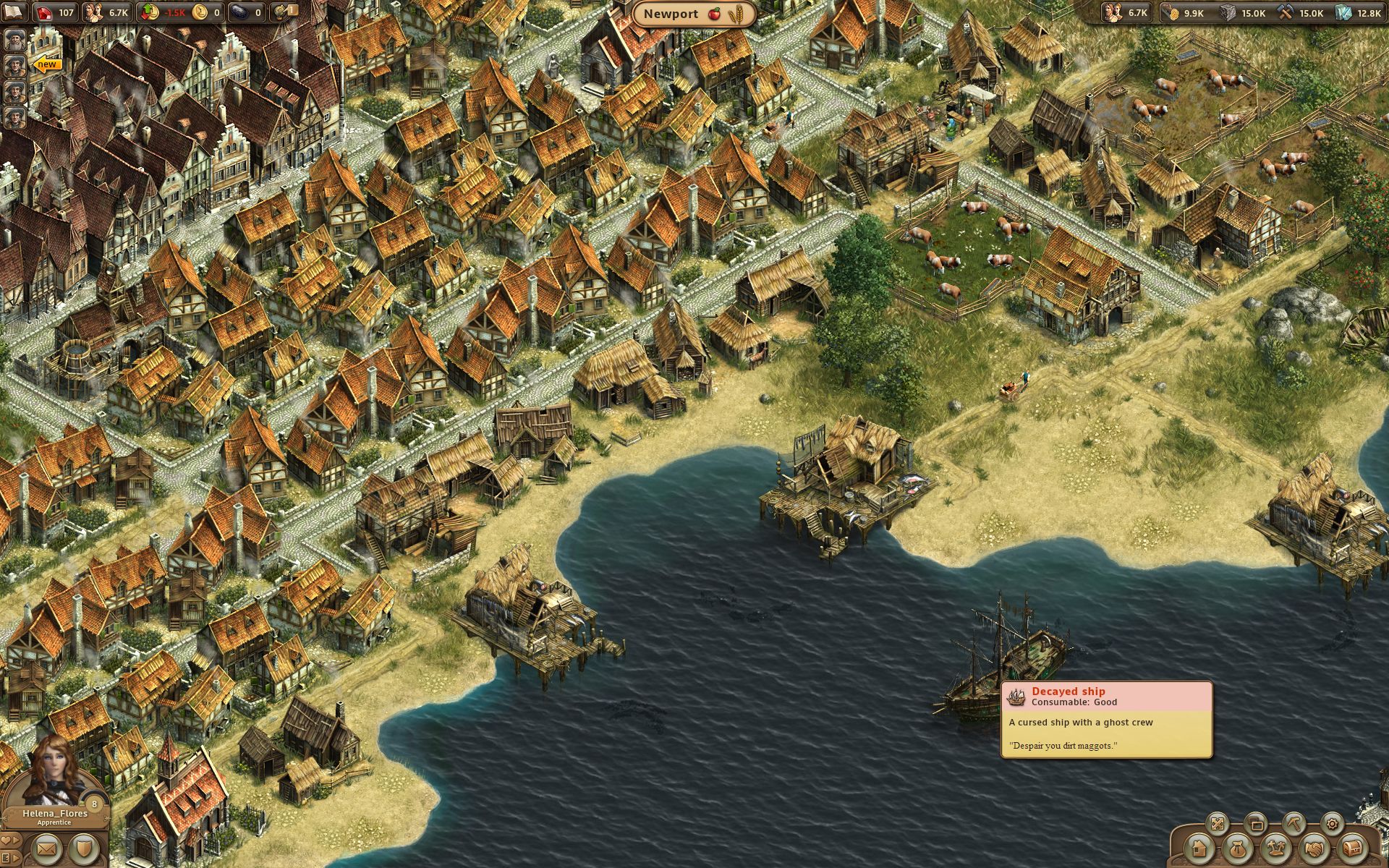Activate the pickaxe tool button

pyautogui.click(x=1294, y=824)
